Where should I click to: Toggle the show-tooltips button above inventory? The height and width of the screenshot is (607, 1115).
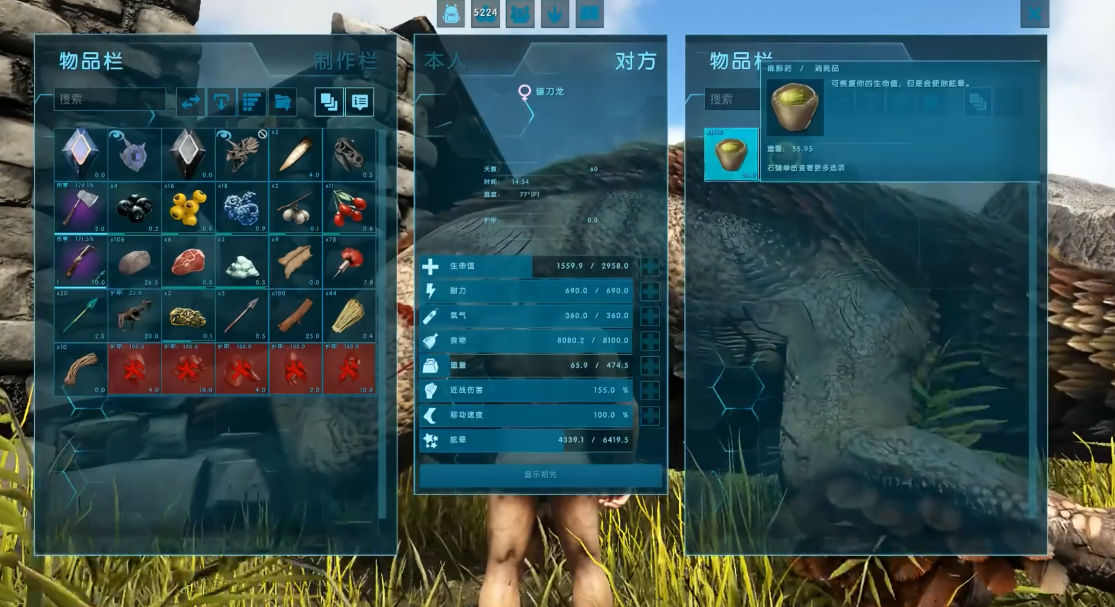359,101
